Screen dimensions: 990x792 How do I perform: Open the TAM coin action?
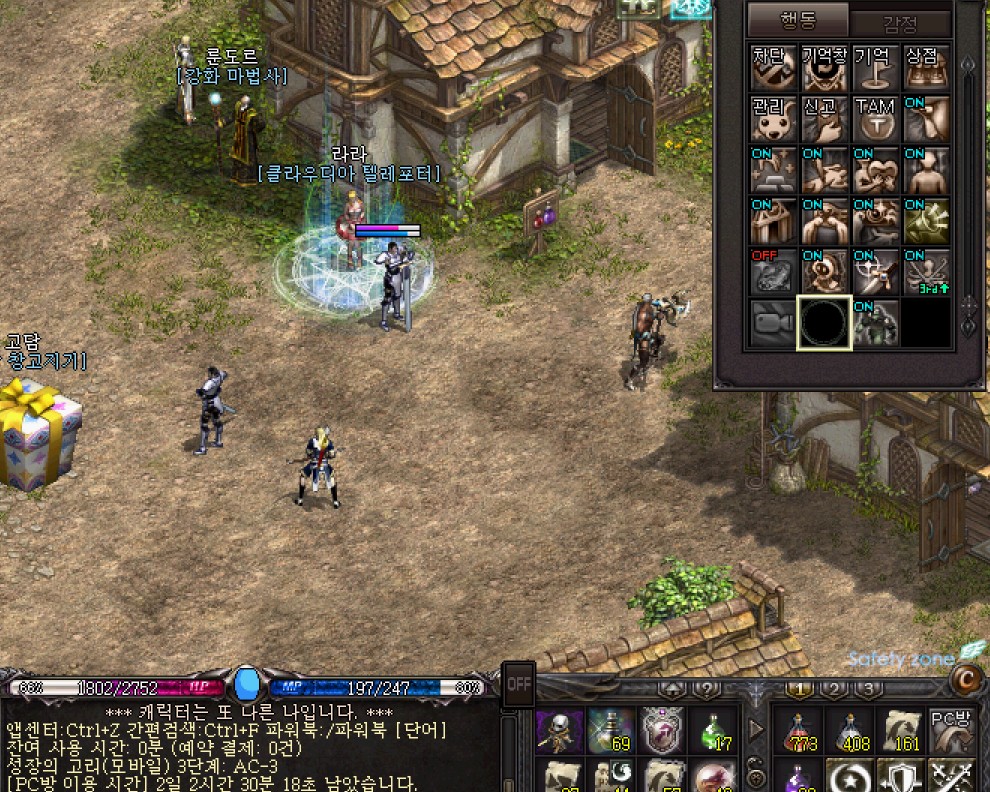(x=876, y=119)
